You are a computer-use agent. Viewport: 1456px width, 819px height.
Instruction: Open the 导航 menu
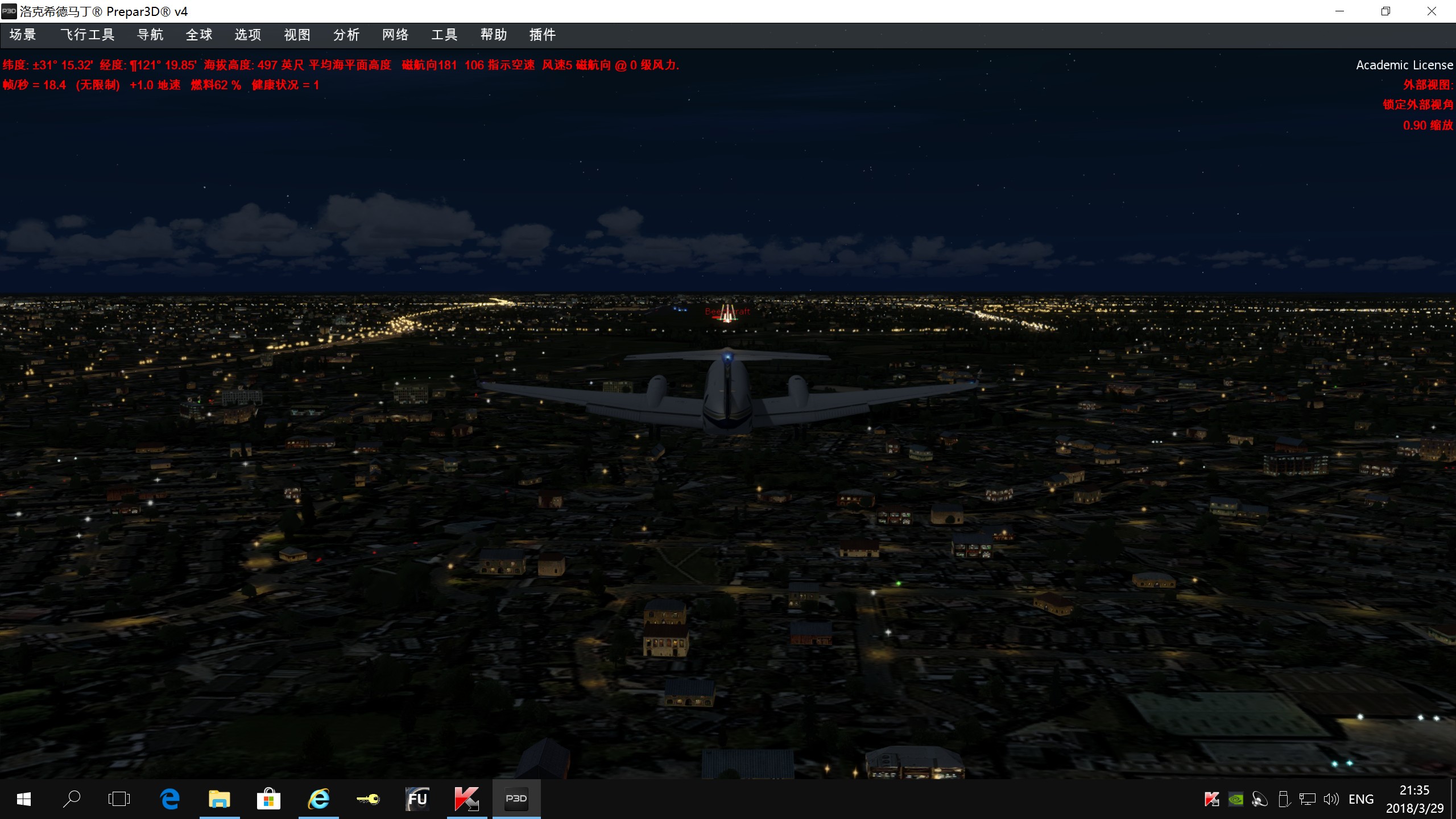[150, 35]
